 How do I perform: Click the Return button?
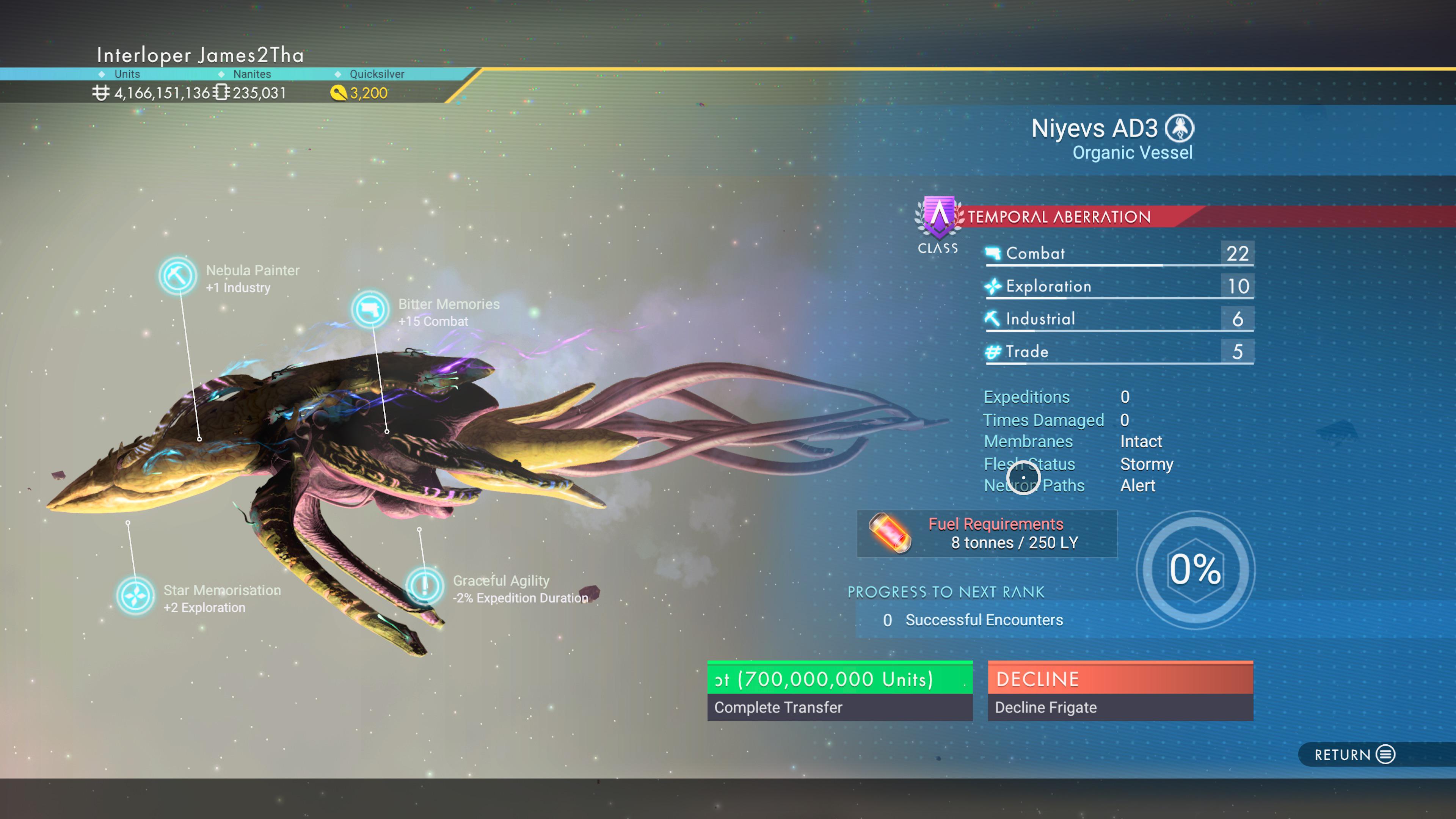(1354, 754)
